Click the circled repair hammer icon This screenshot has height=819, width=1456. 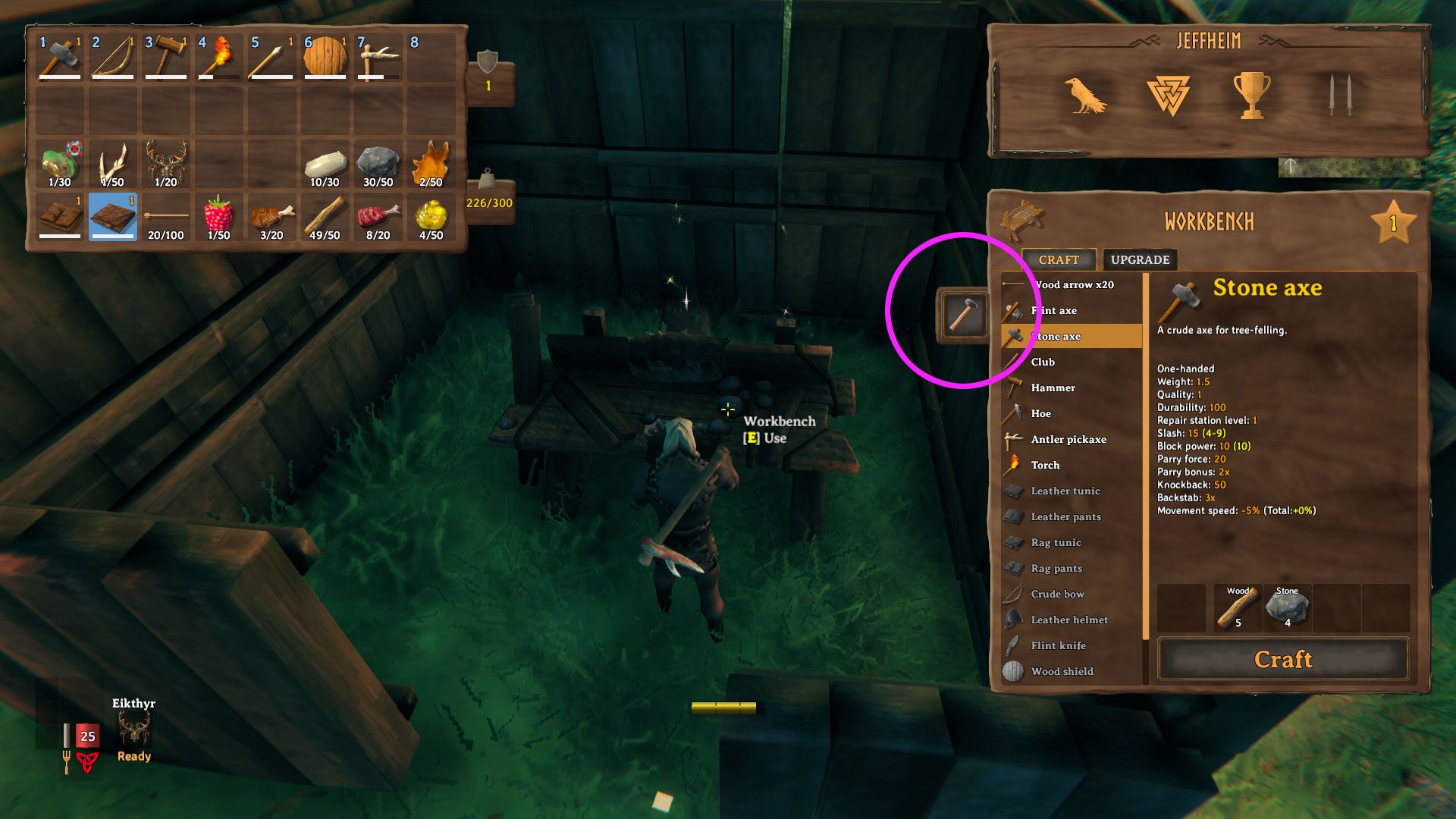tap(963, 315)
